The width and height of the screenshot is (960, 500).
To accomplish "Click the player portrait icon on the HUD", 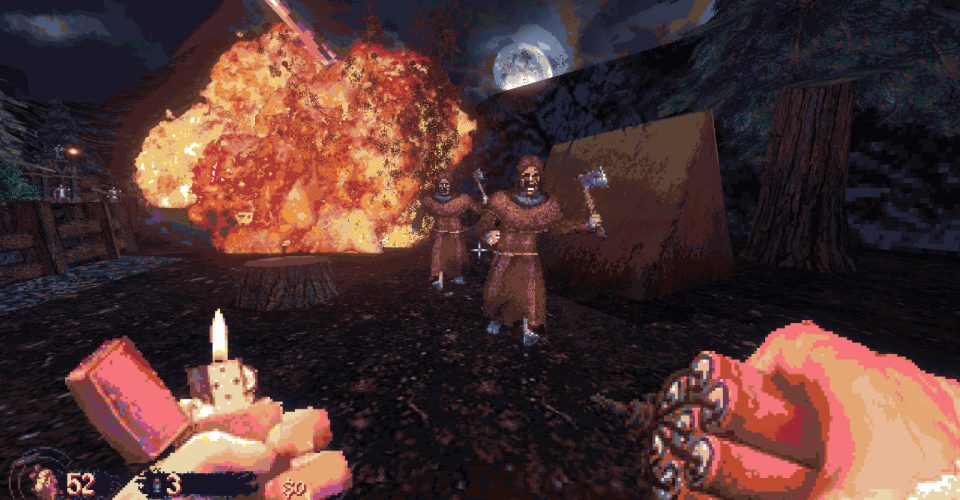I will pos(45,481).
